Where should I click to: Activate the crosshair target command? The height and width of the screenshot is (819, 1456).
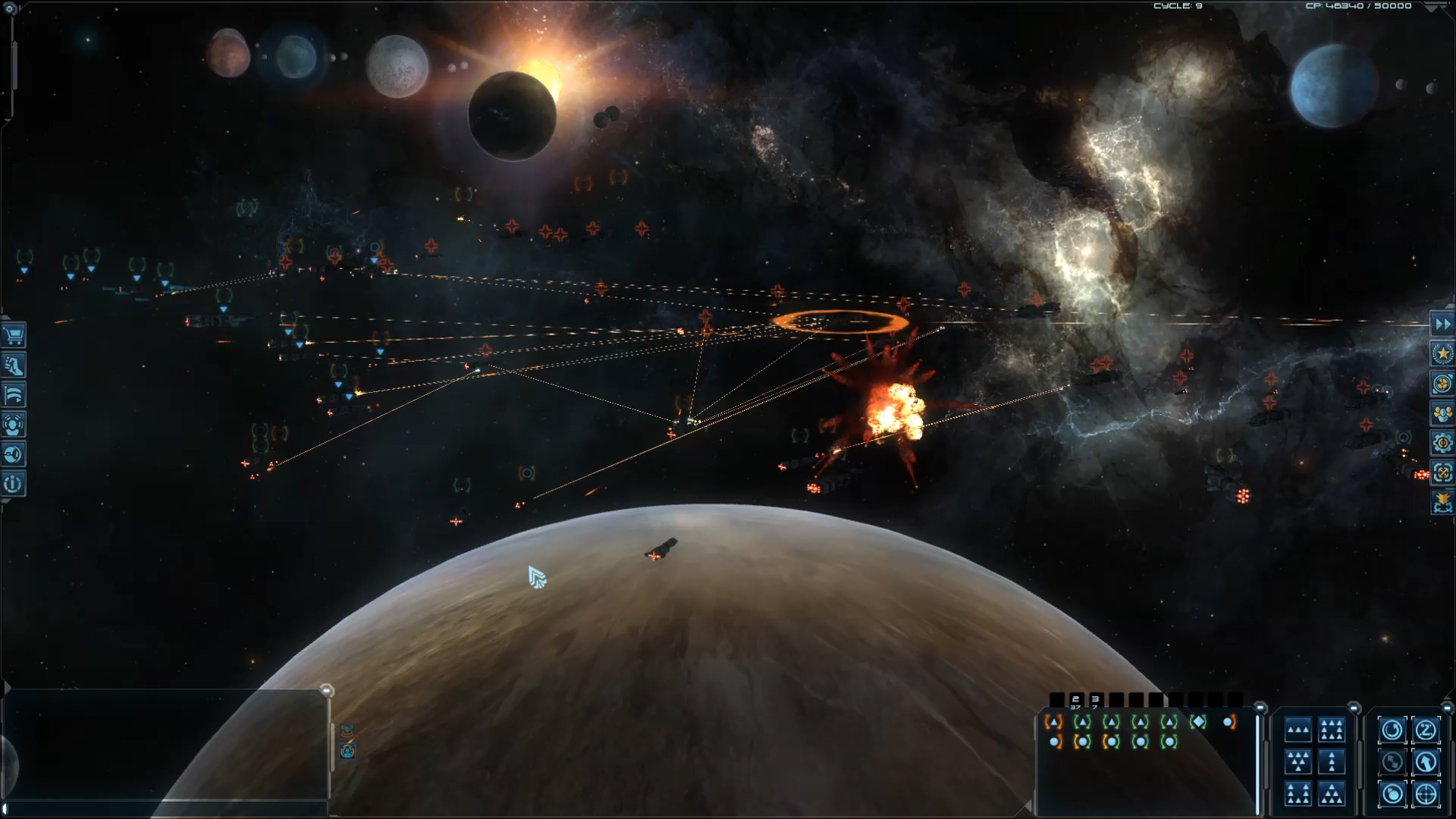pyautogui.click(x=1426, y=794)
